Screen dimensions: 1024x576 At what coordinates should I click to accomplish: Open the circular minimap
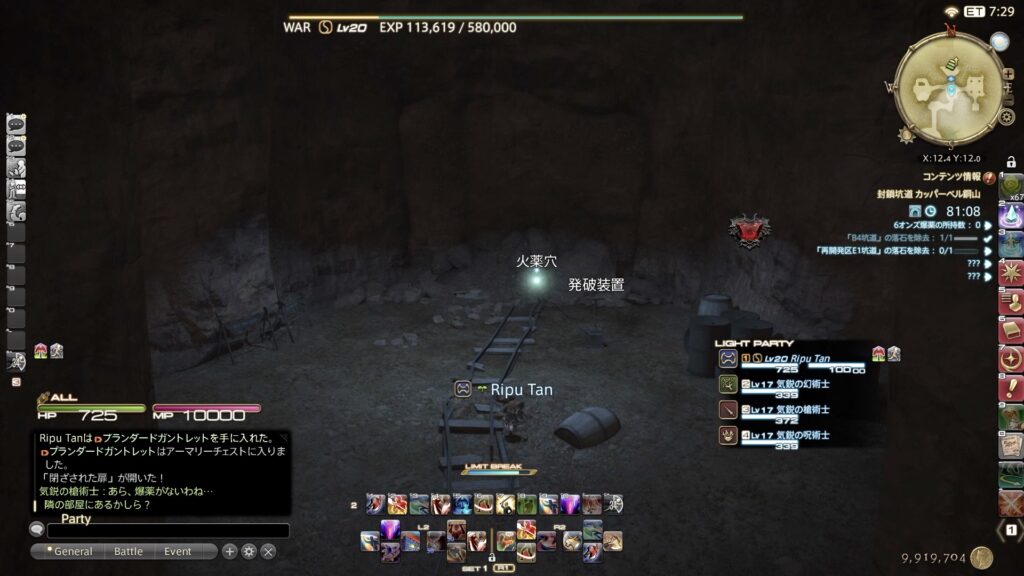(x=949, y=90)
